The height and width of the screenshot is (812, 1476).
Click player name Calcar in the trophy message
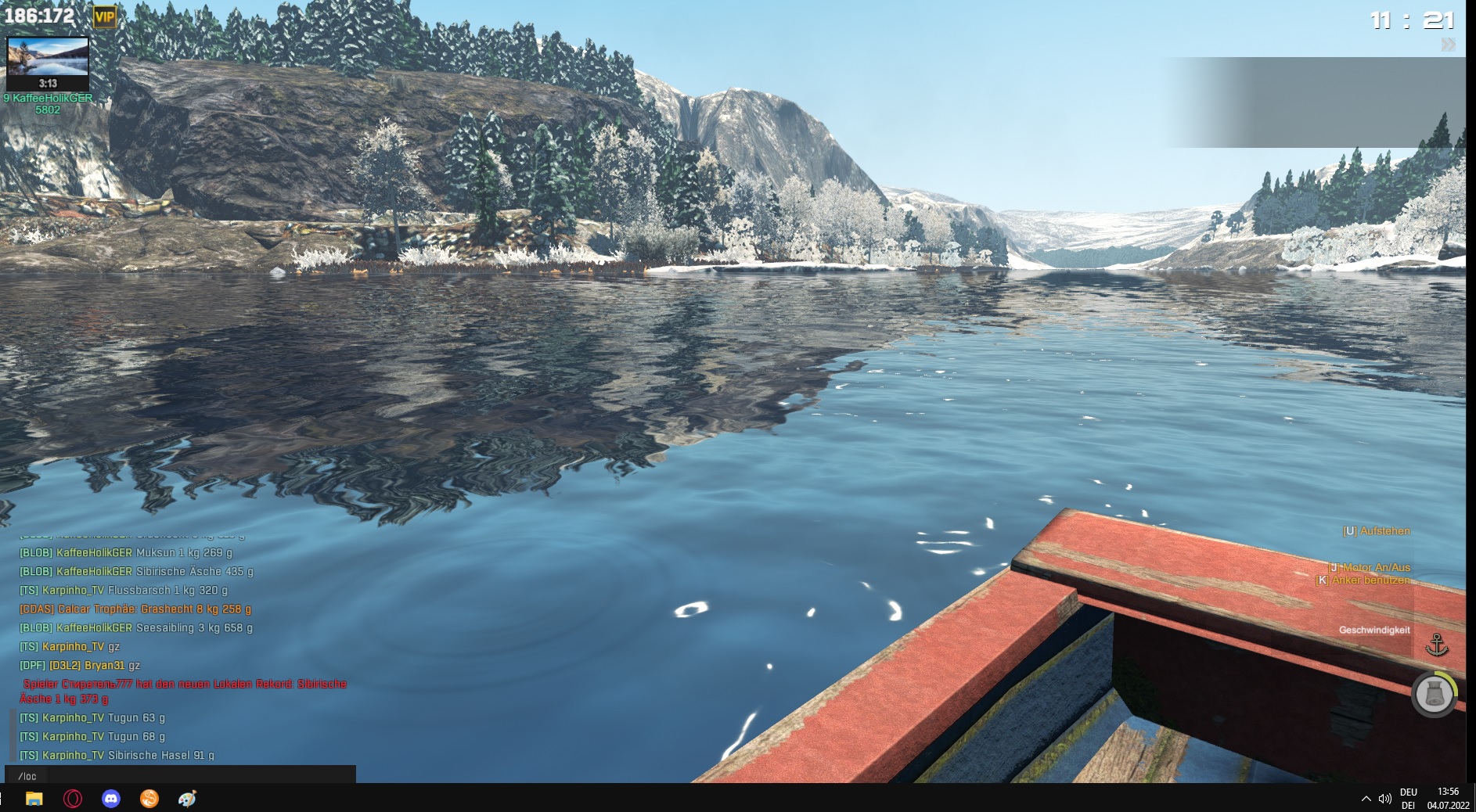coord(74,609)
